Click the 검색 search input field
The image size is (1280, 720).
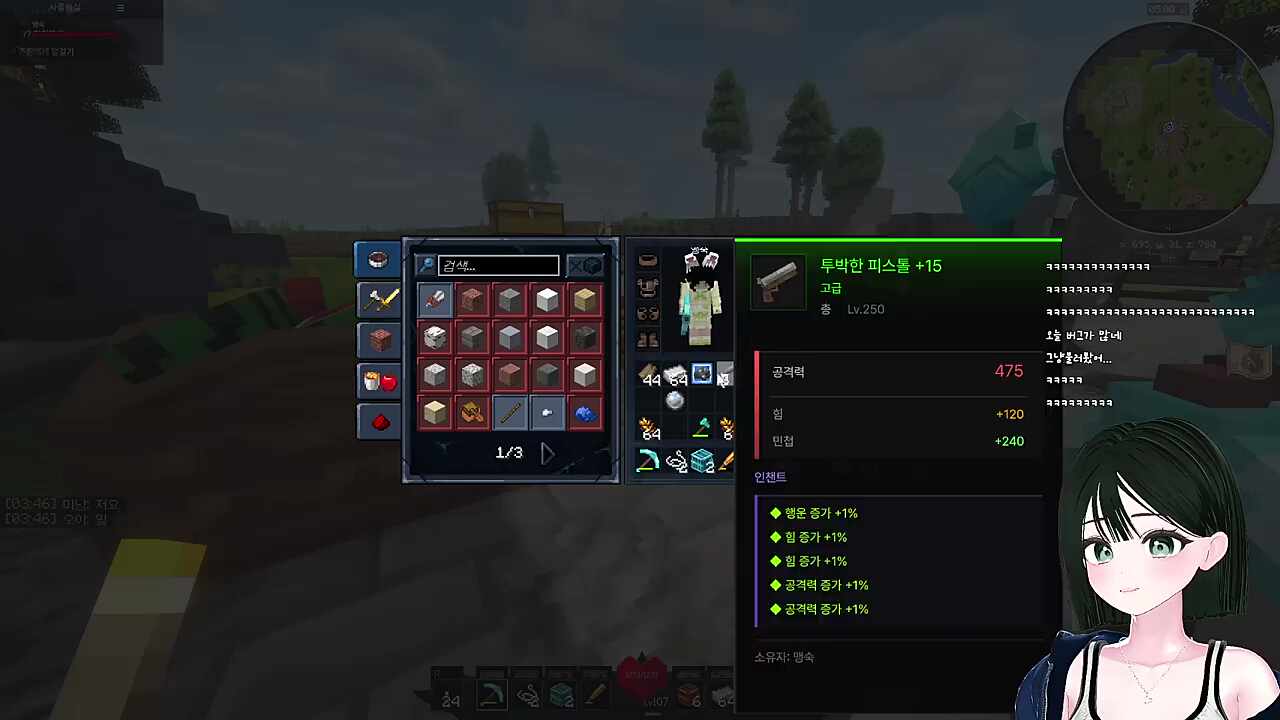498,265
